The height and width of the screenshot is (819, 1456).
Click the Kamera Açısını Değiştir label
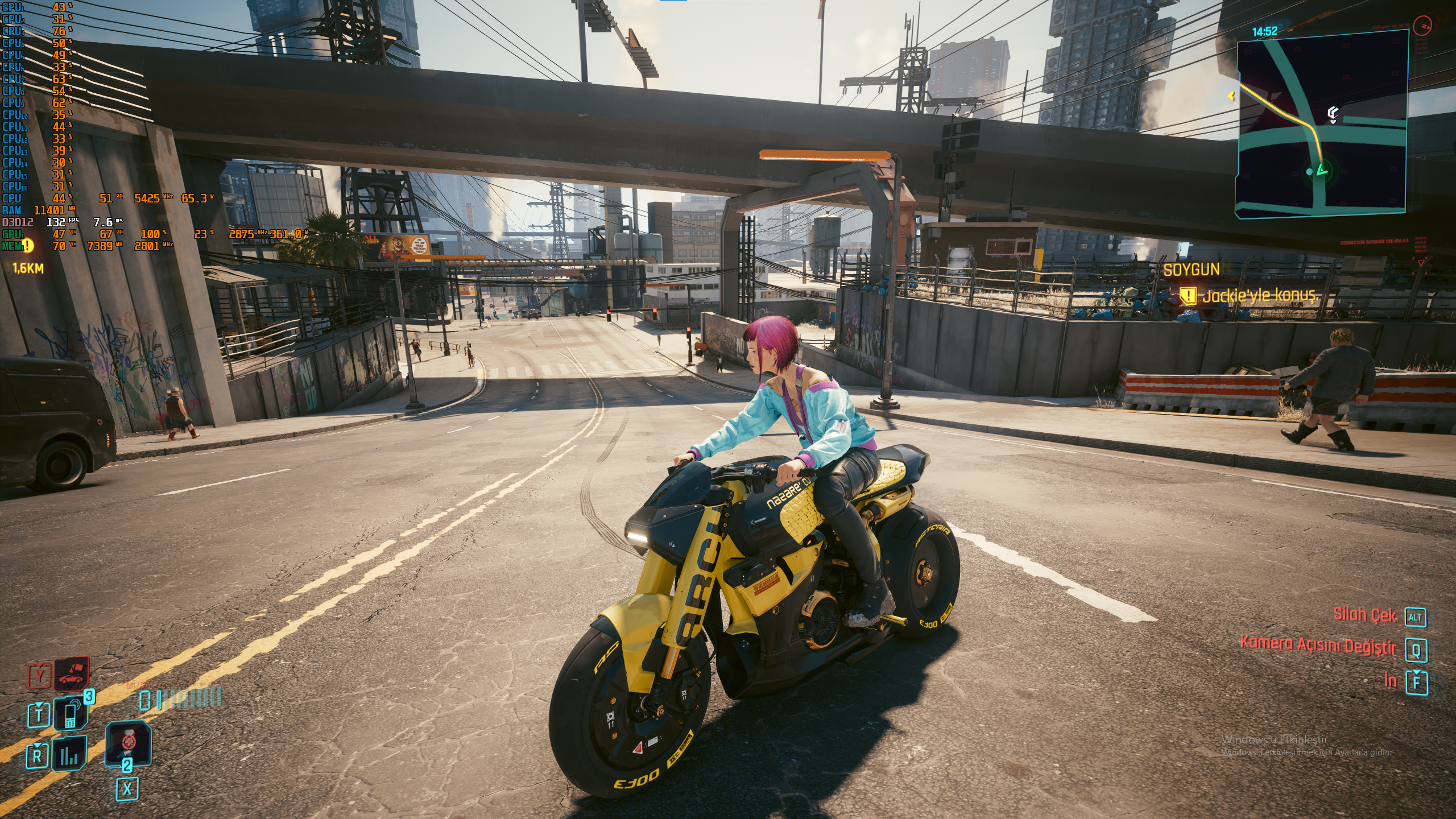1318,646
